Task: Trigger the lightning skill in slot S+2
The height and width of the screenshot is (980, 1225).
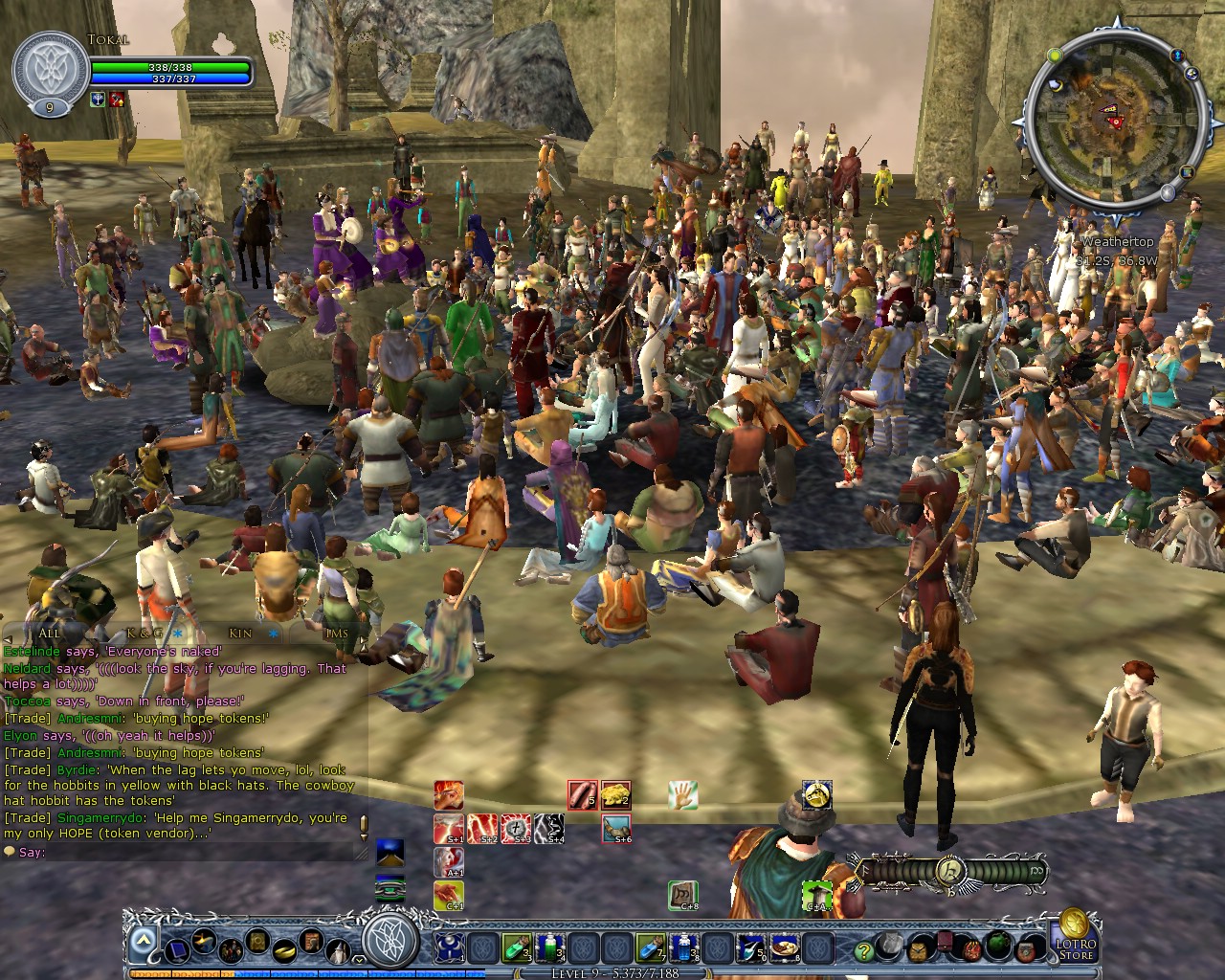Action: coord(483,830)
